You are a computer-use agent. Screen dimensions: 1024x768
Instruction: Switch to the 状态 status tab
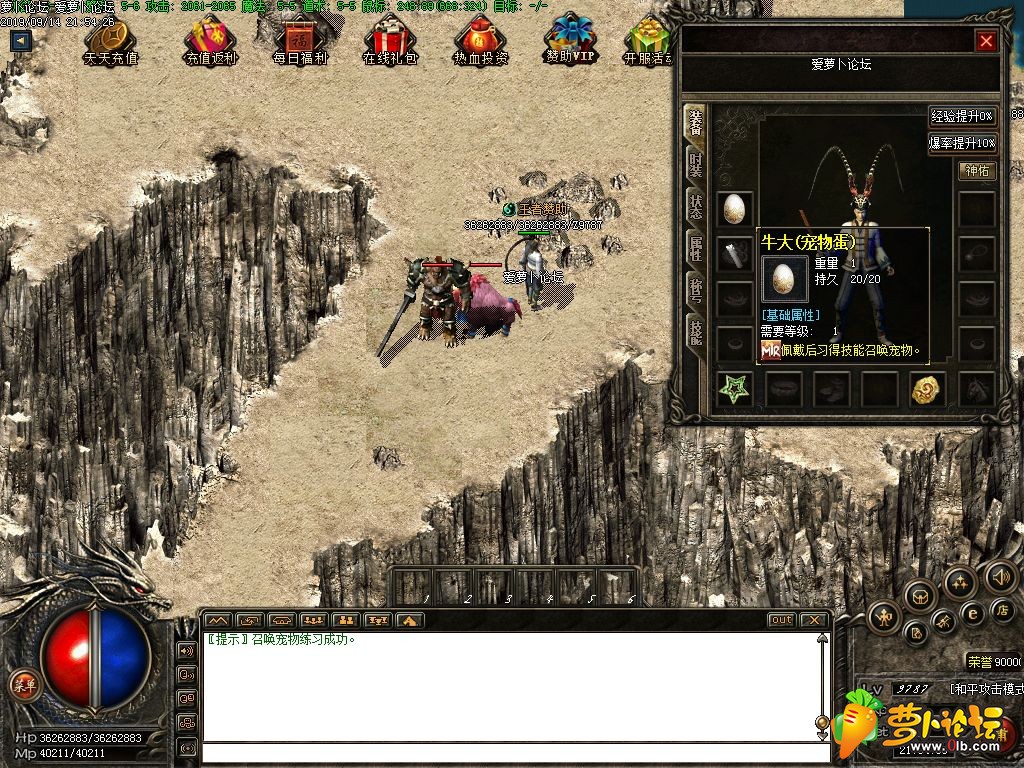tap(694, 207)
